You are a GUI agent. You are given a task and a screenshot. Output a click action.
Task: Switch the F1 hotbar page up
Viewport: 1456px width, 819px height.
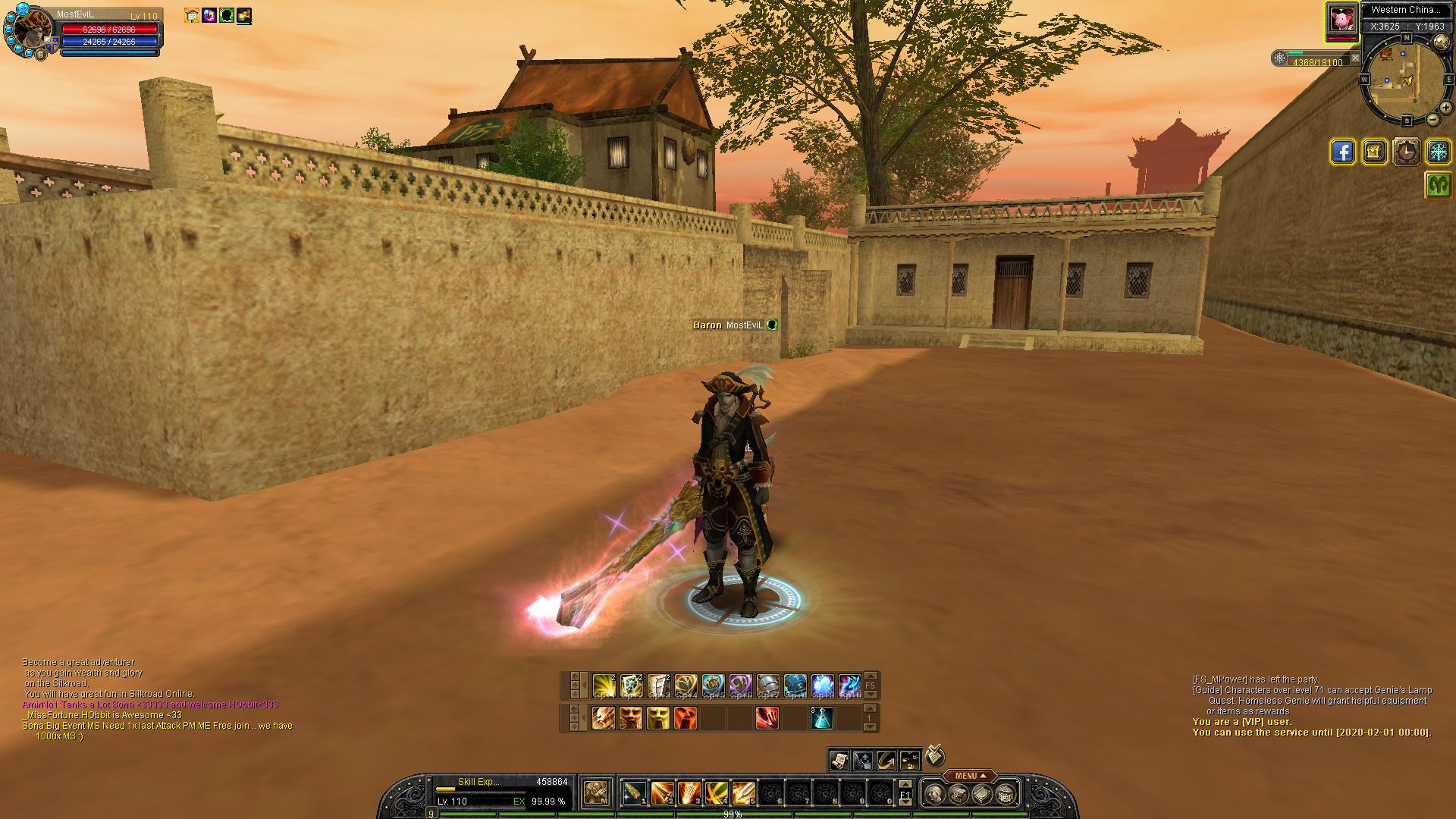pyautogui.click(x=905, y=785)
